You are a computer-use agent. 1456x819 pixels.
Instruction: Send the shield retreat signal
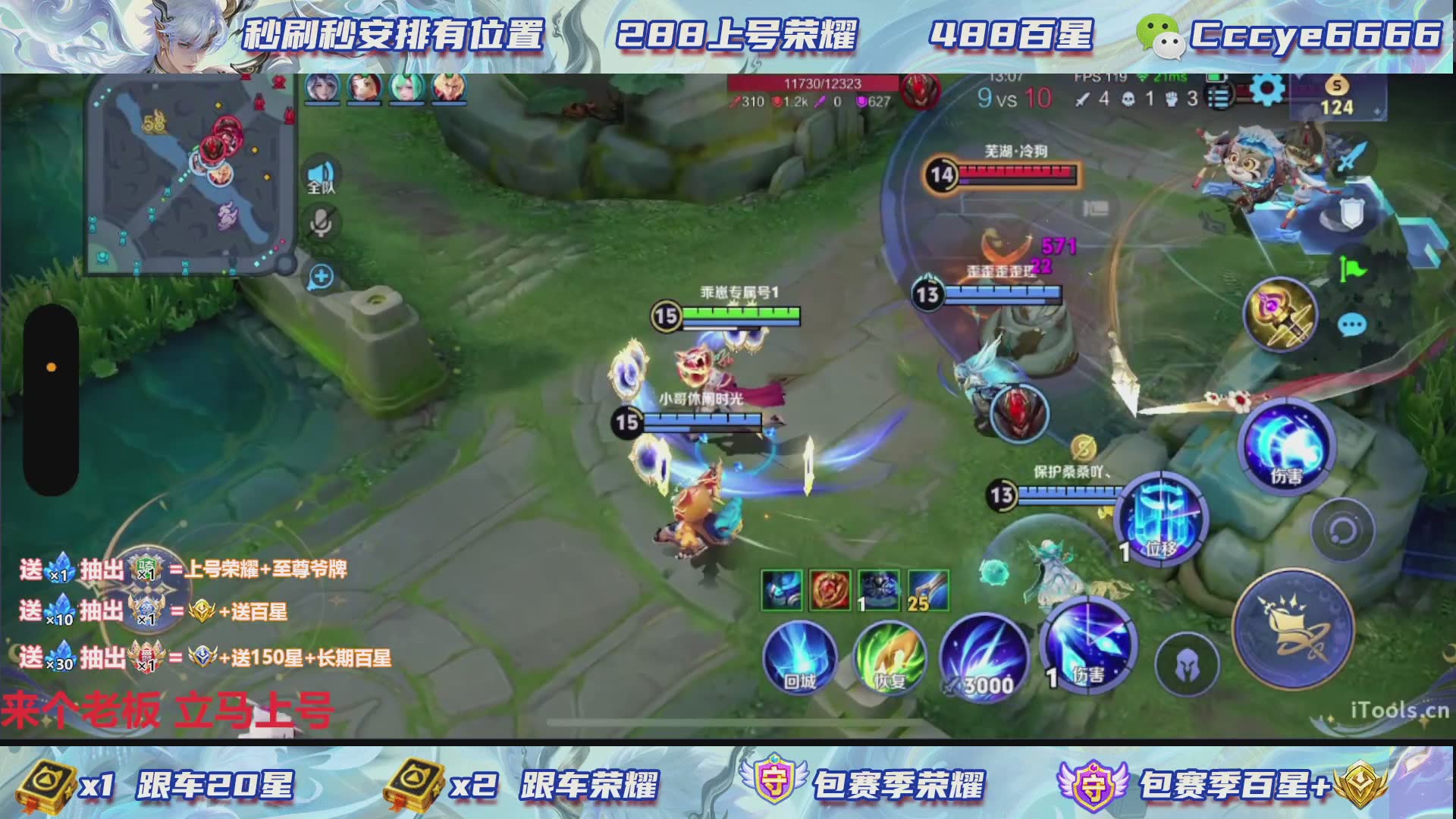[x=1351, y=213]
